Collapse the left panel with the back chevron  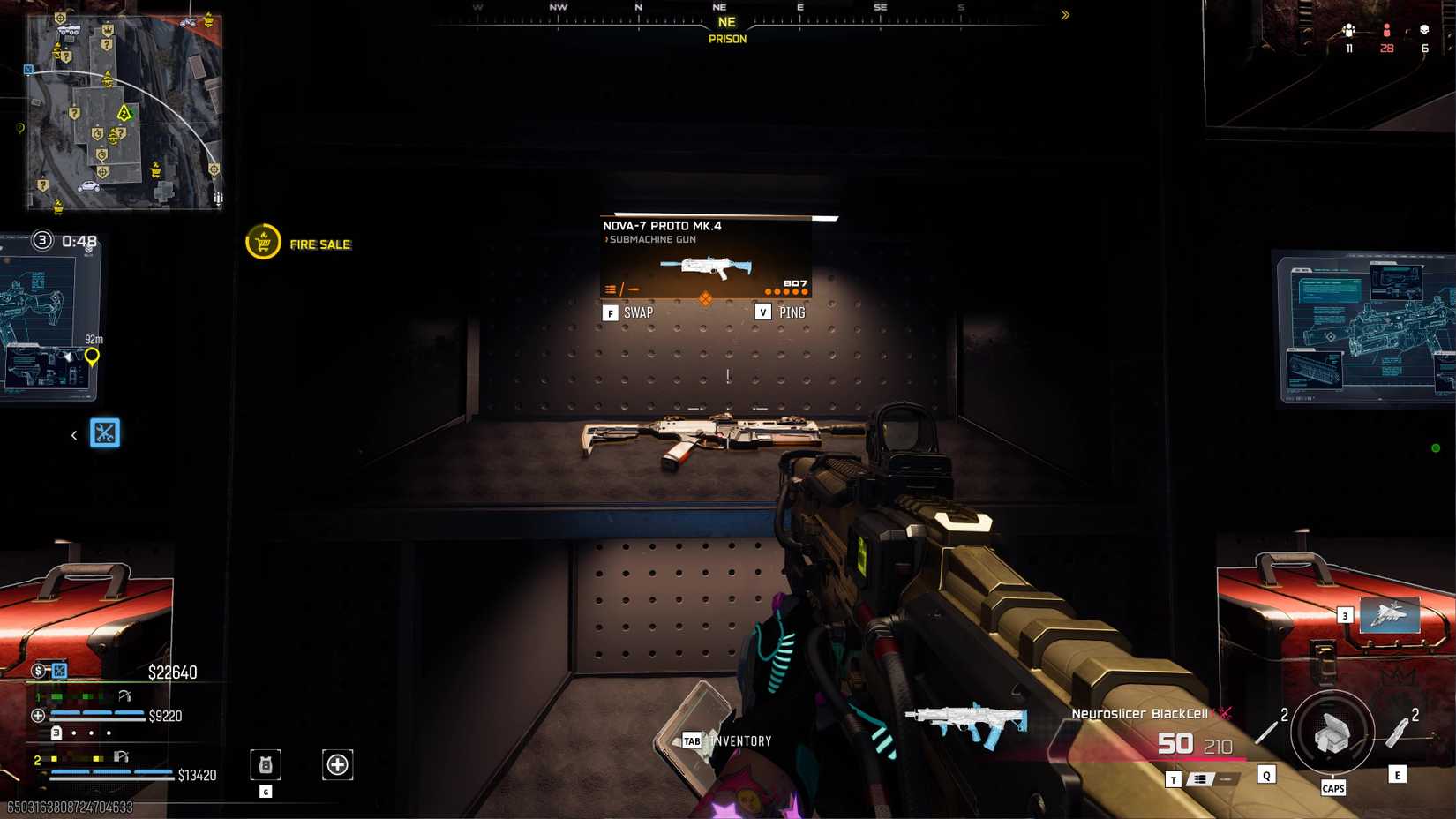[x=73, y=434]
